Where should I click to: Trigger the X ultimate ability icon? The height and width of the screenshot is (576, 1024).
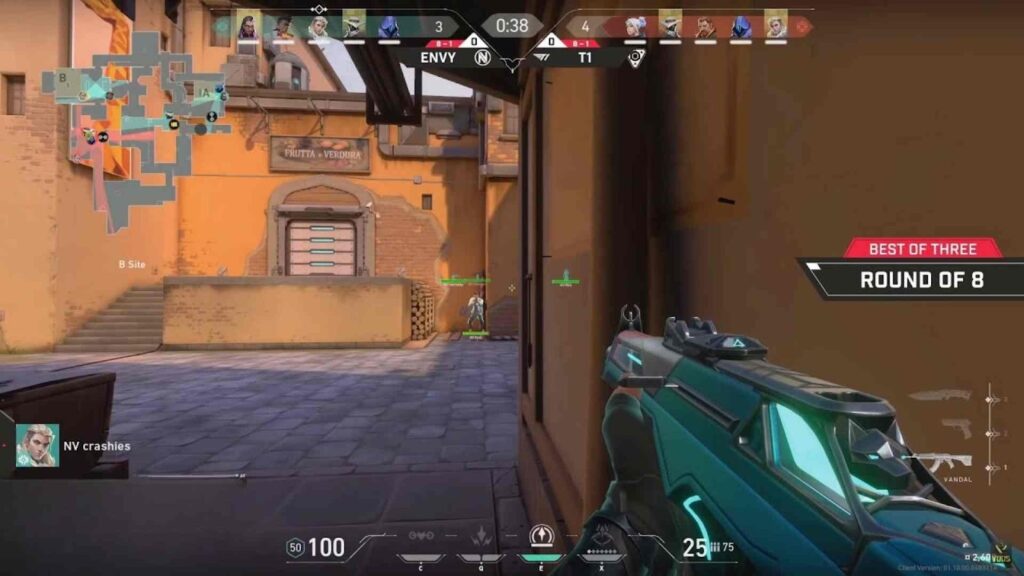click(x=602, y=539)
